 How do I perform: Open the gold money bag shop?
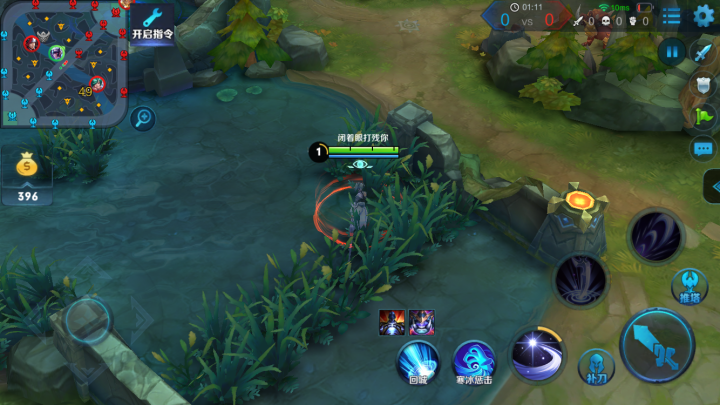point(27,172)
